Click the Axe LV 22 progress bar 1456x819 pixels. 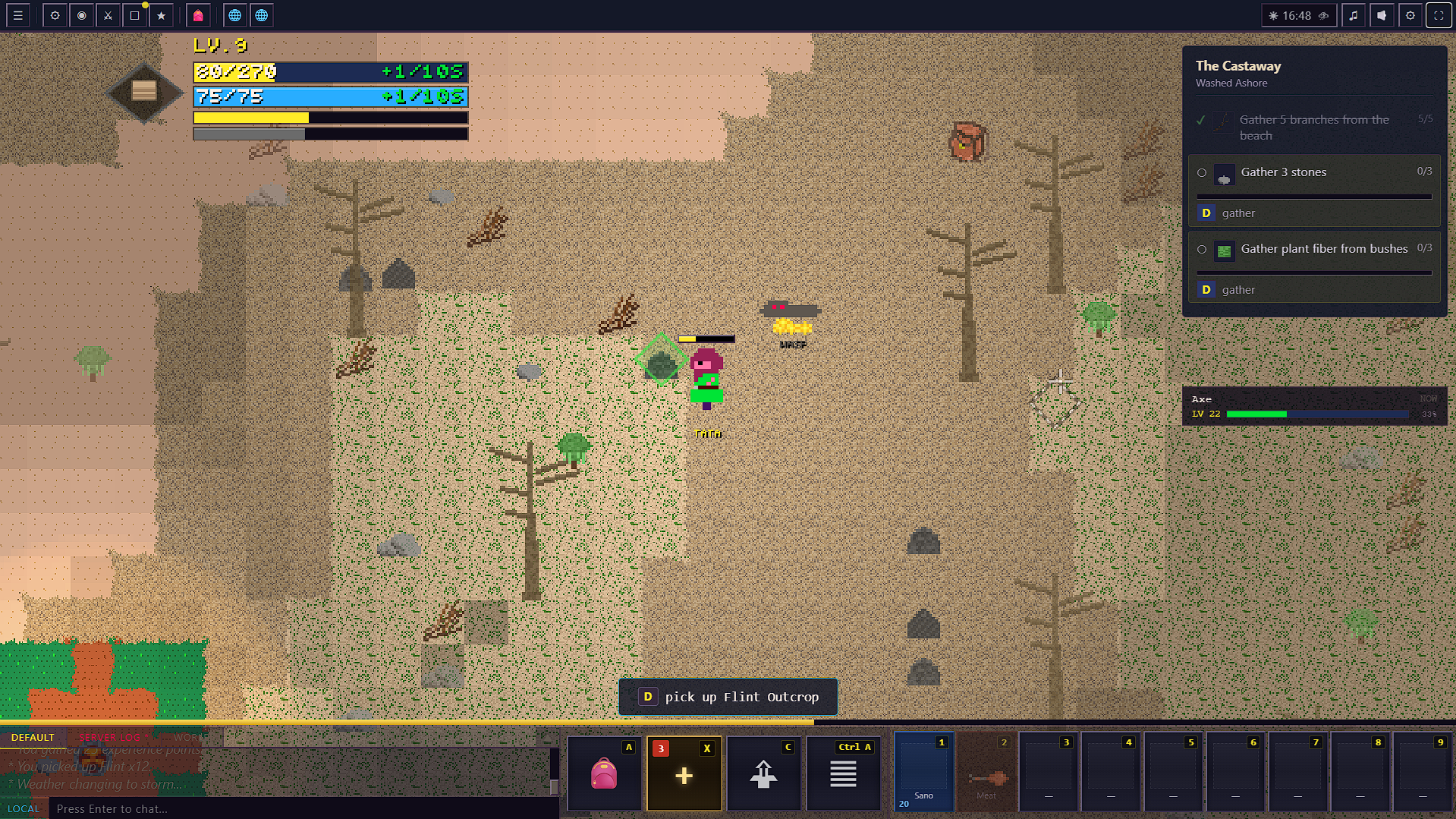(1316, 414)
